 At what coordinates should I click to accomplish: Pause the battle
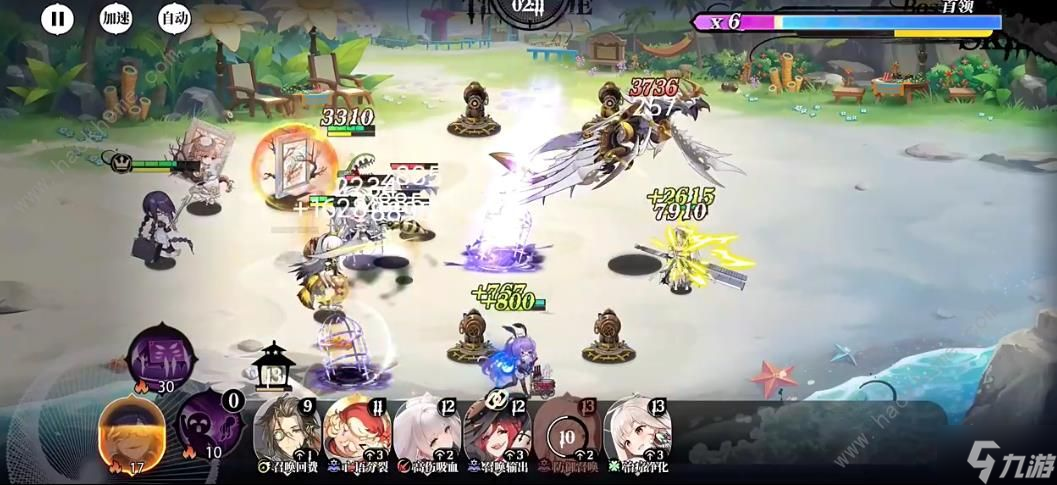point(58,18)
